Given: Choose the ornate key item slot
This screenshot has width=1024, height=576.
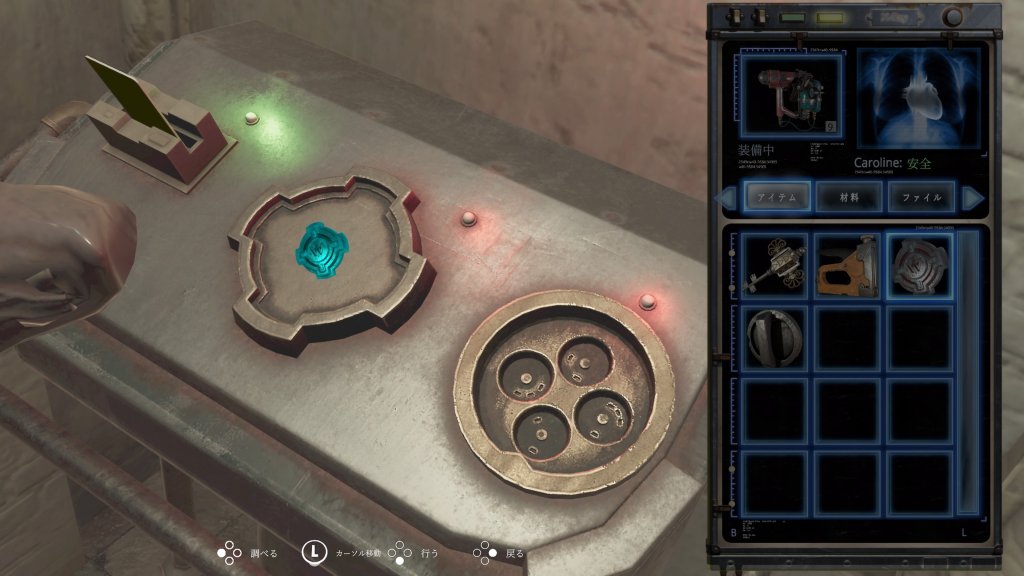Looking at the screenshot, I should pos(775,266).
